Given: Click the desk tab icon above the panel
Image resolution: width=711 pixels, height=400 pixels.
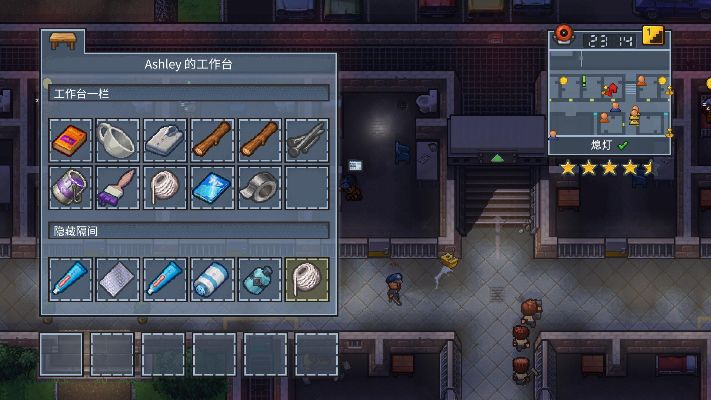Looking at the screenshot, I should (x=61, y=43).
